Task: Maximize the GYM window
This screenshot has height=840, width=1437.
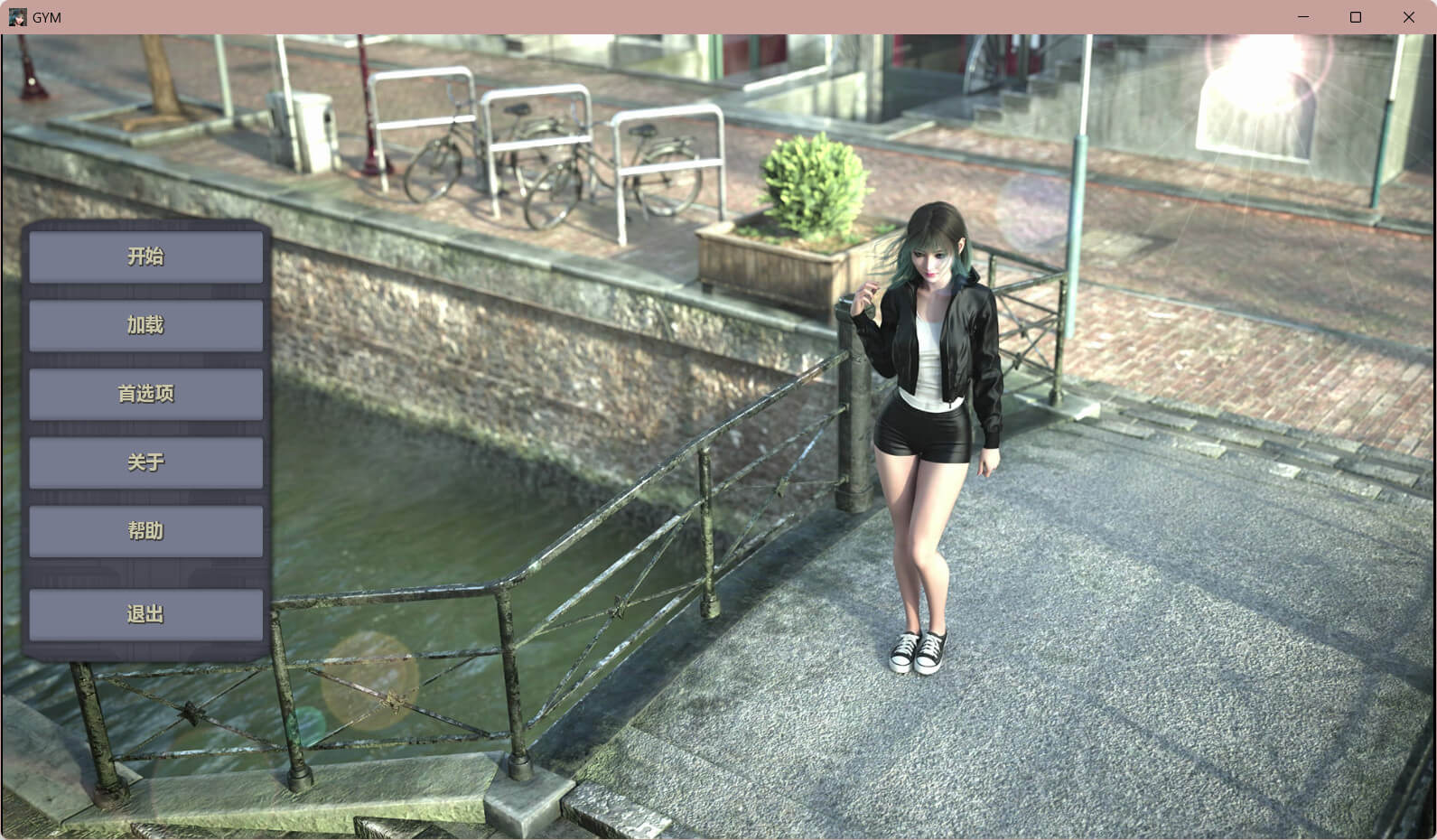Action: (x=1356, y=17)
